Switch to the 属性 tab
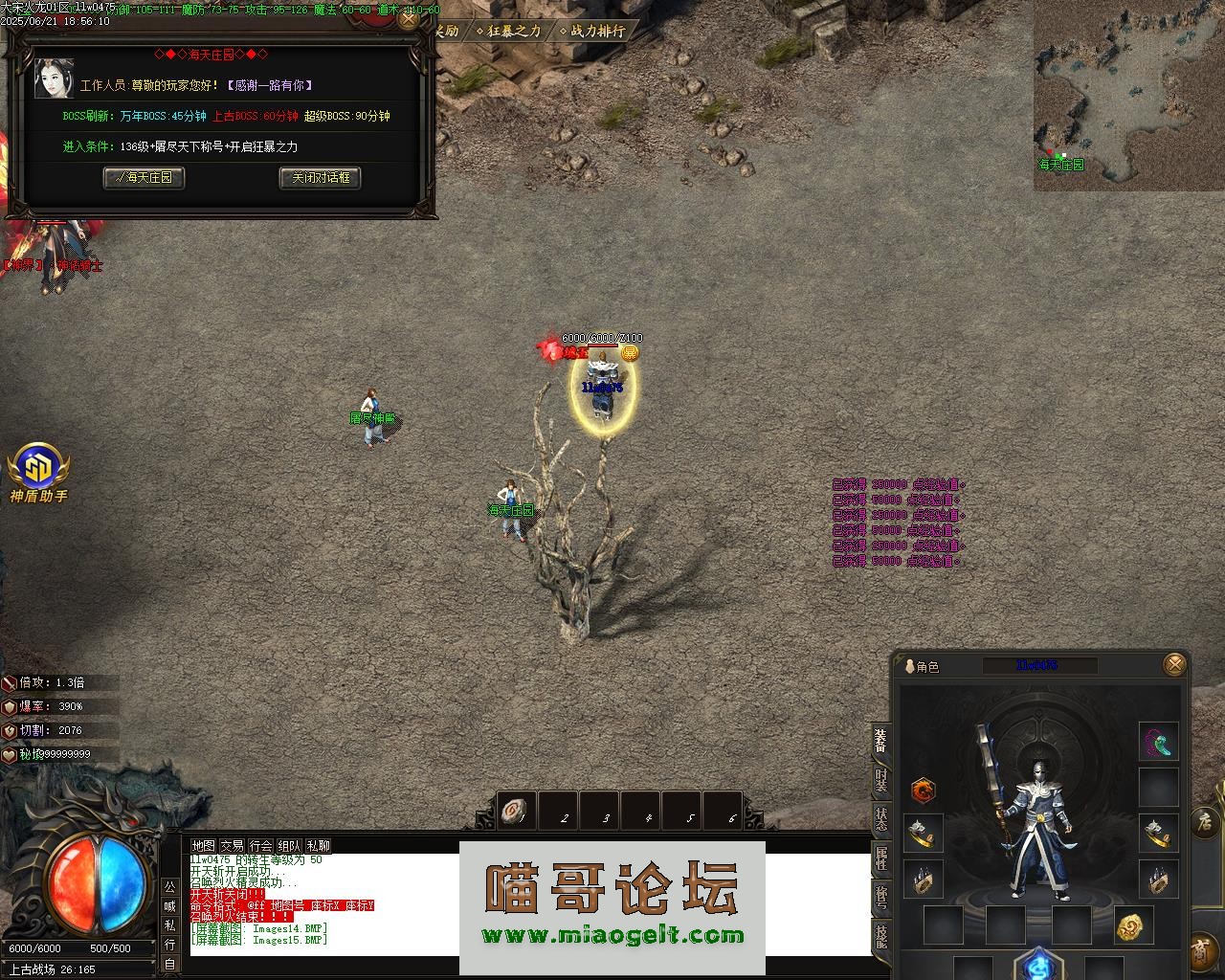The height and width of the screenshot is (980, 1225). (880, 858)
